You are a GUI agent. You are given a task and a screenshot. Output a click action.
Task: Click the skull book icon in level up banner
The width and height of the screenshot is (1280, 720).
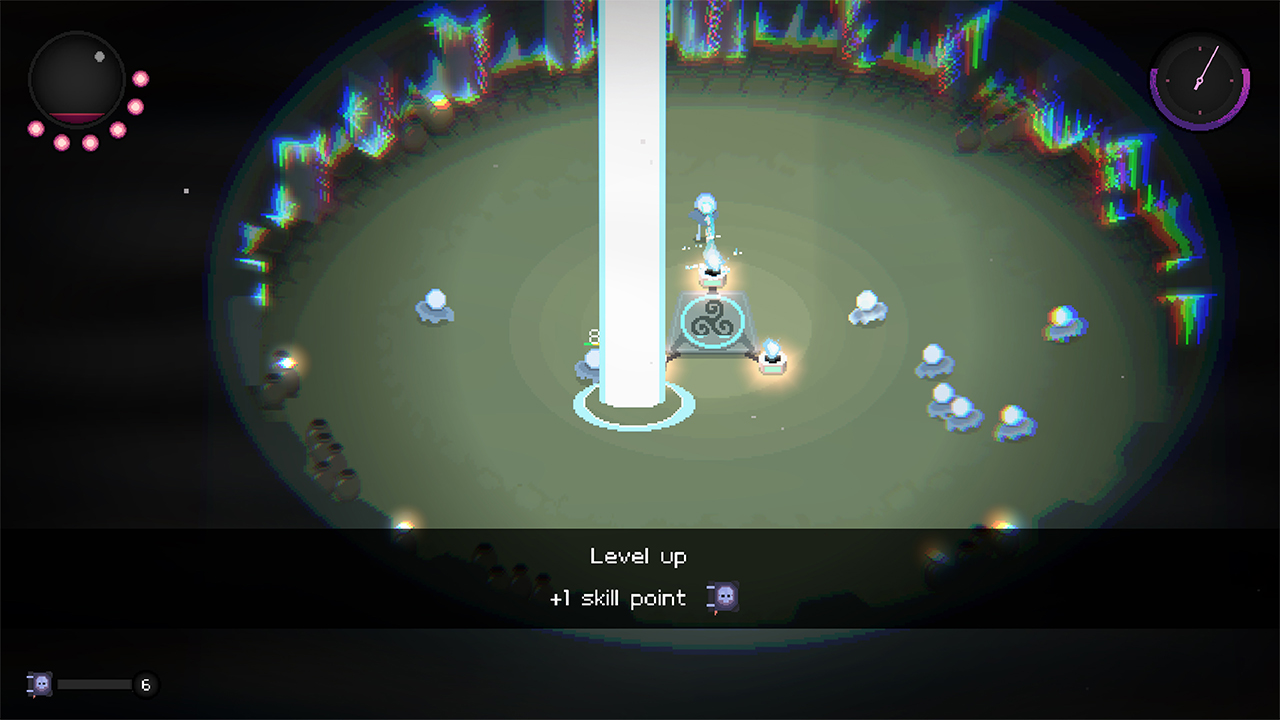724,598
